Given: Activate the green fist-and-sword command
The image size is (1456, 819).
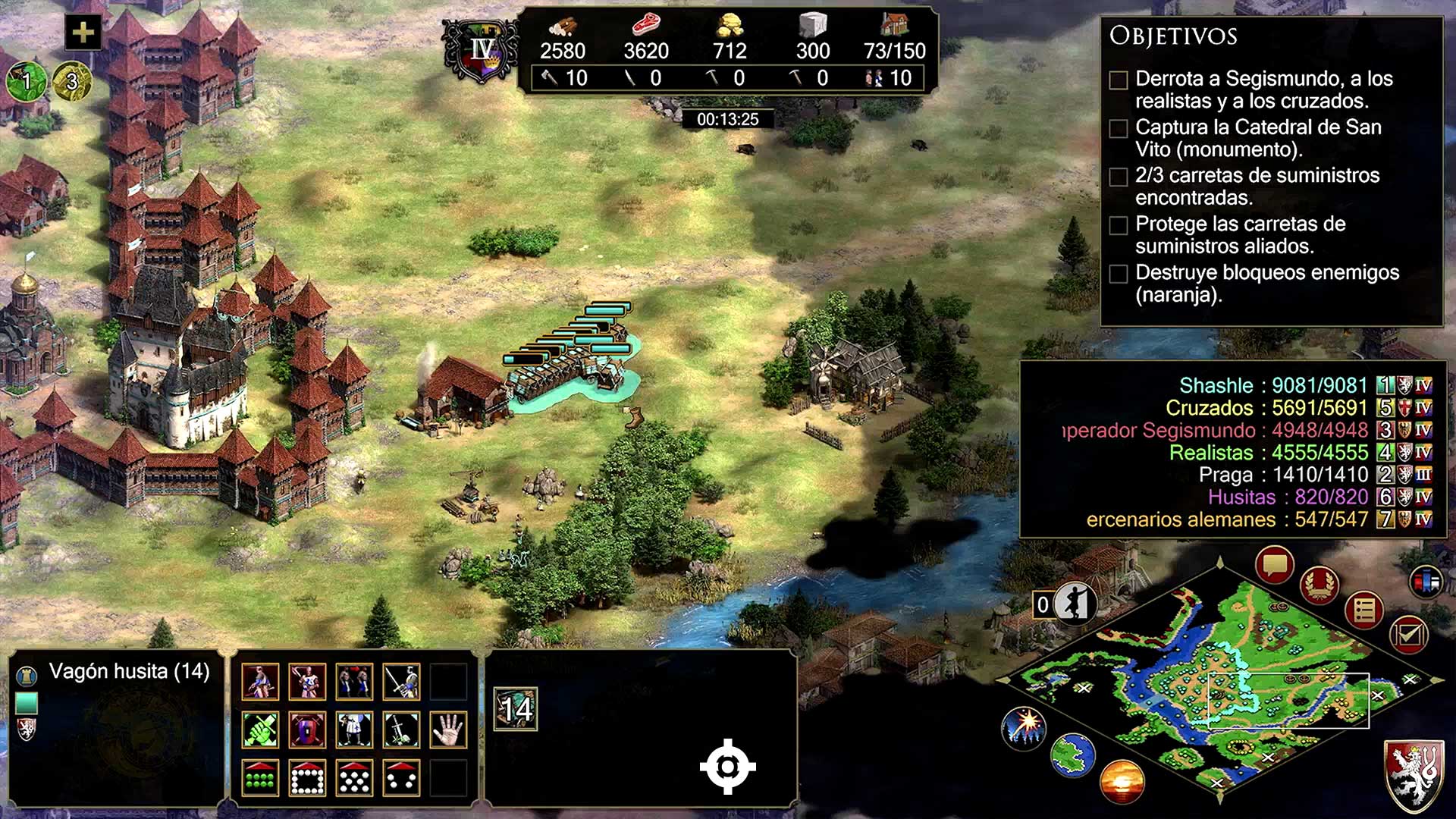Looking at the screenshot, I should [x=260, y=730].
